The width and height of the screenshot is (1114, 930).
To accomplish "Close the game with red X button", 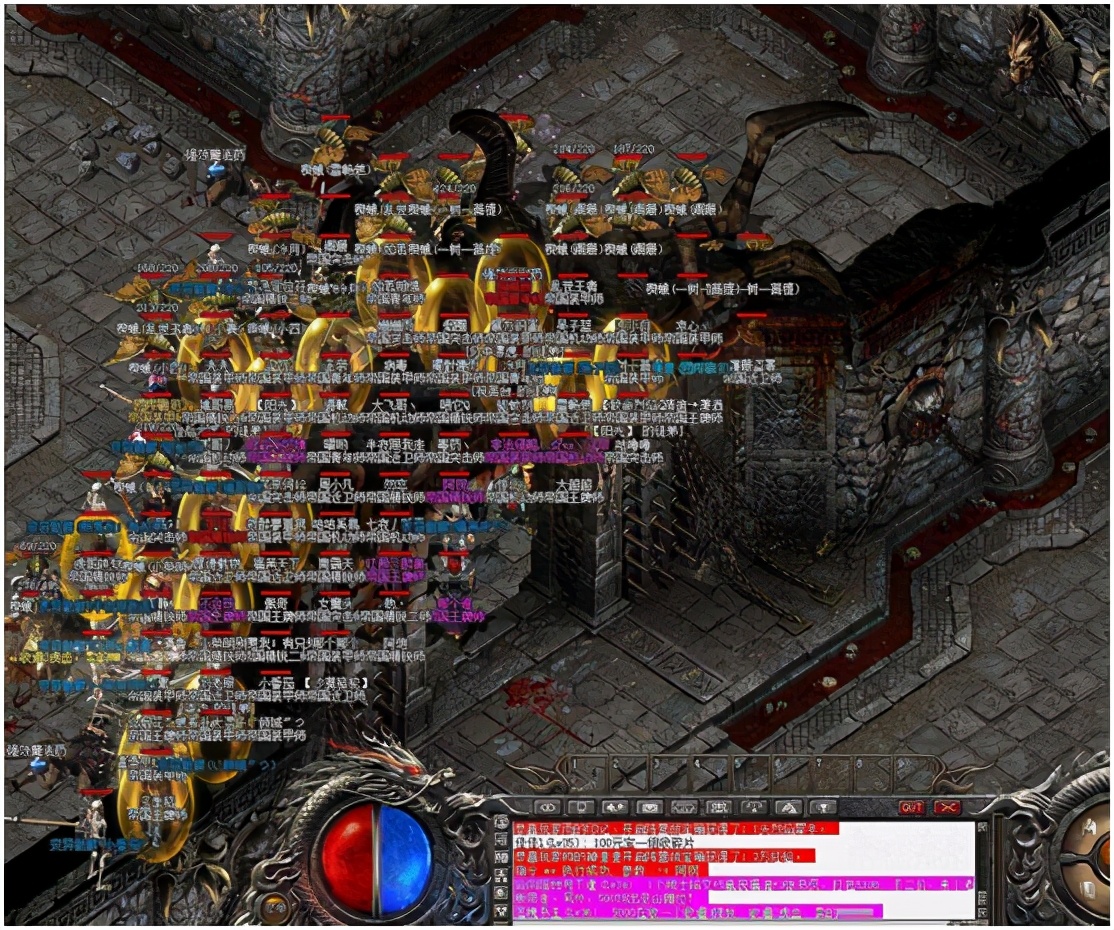I will point(946,807).
